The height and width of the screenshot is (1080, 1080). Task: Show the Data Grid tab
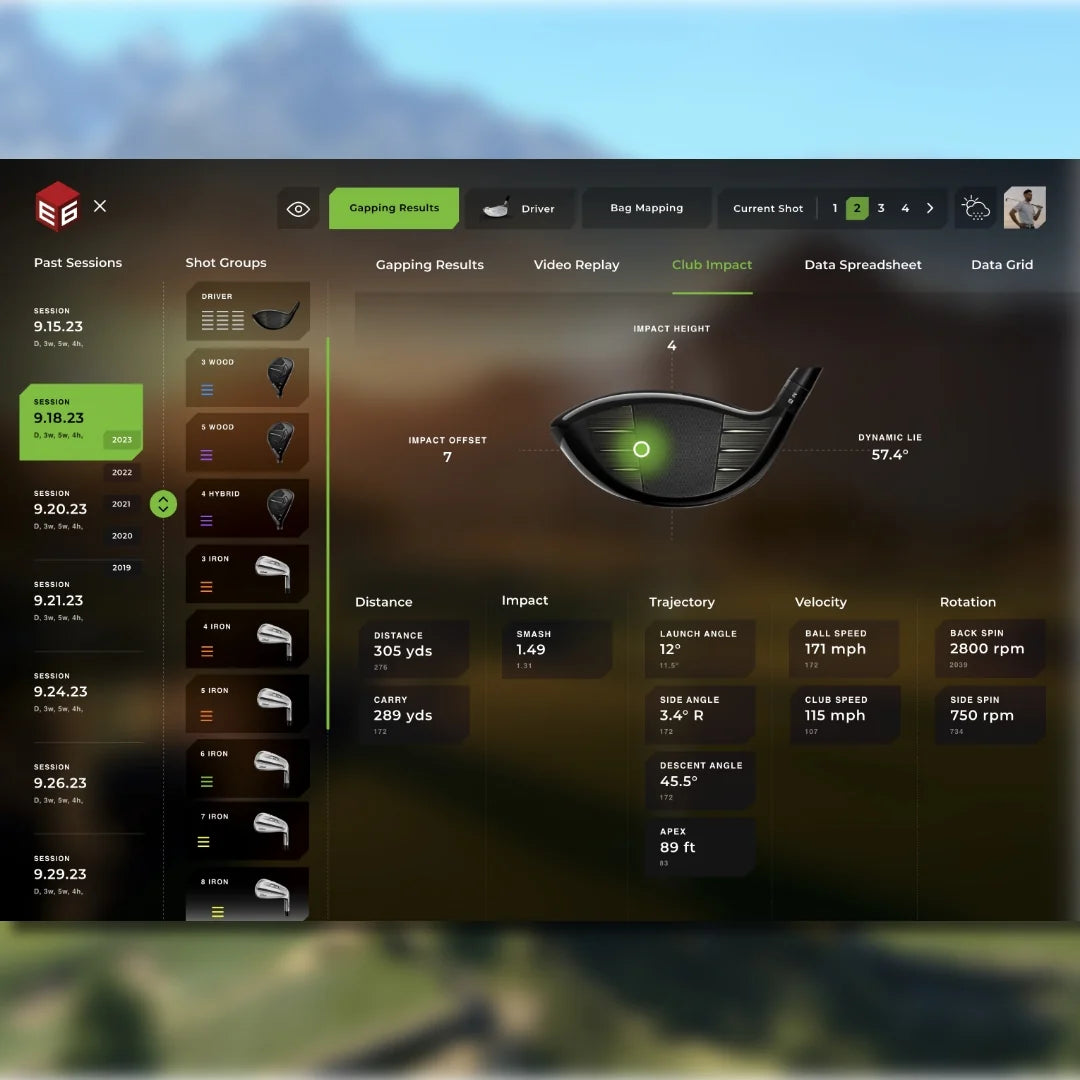pos(1002,265)
